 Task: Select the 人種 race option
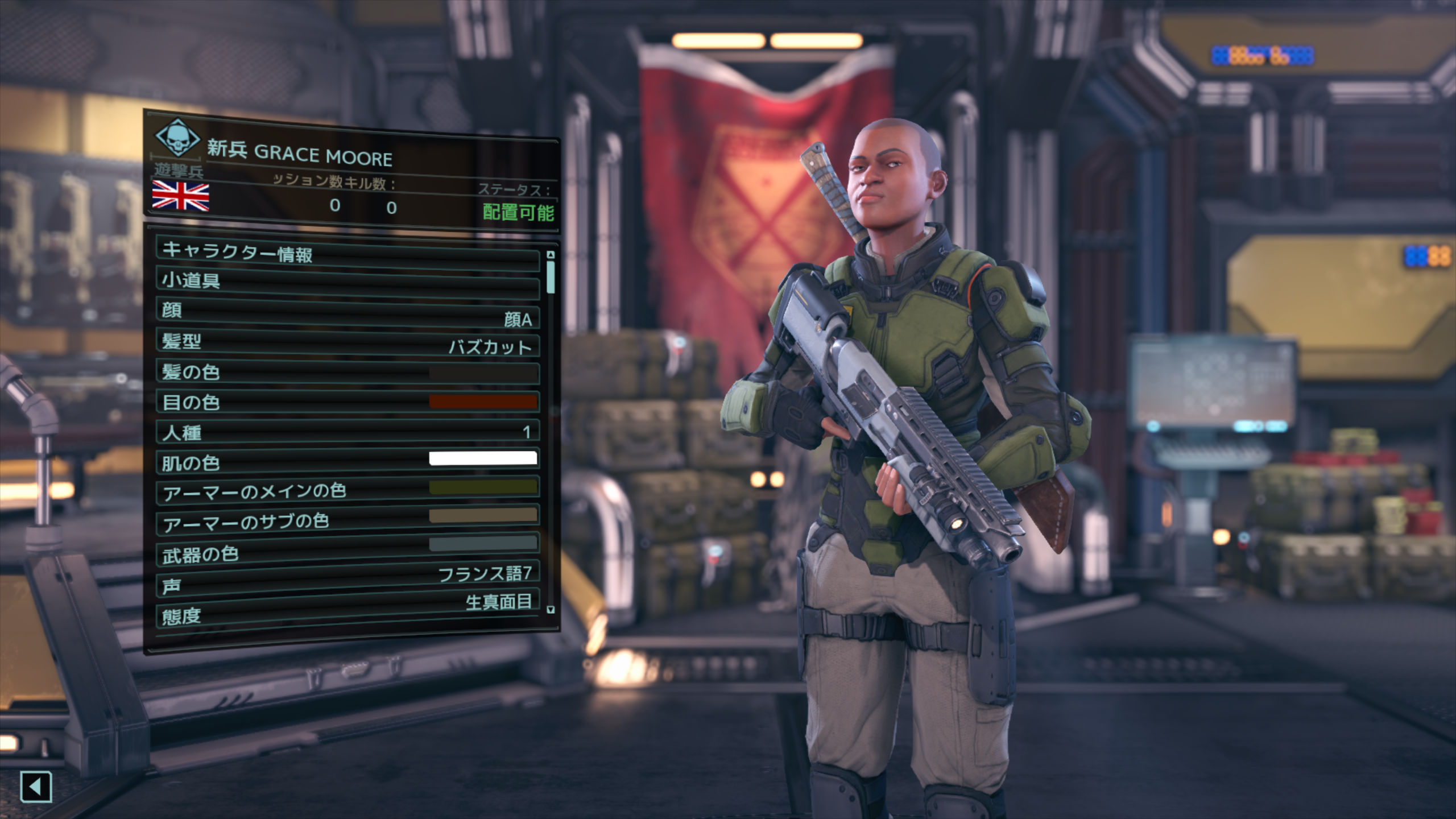[x=347, y=433]
